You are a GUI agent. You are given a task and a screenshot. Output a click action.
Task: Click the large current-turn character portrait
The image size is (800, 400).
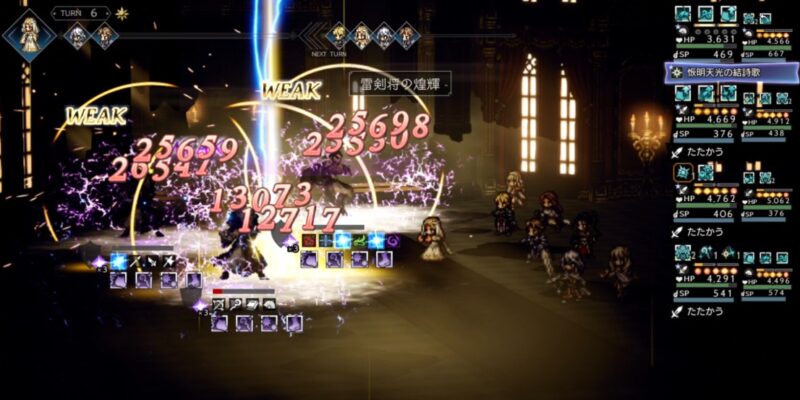click(29, 33)
